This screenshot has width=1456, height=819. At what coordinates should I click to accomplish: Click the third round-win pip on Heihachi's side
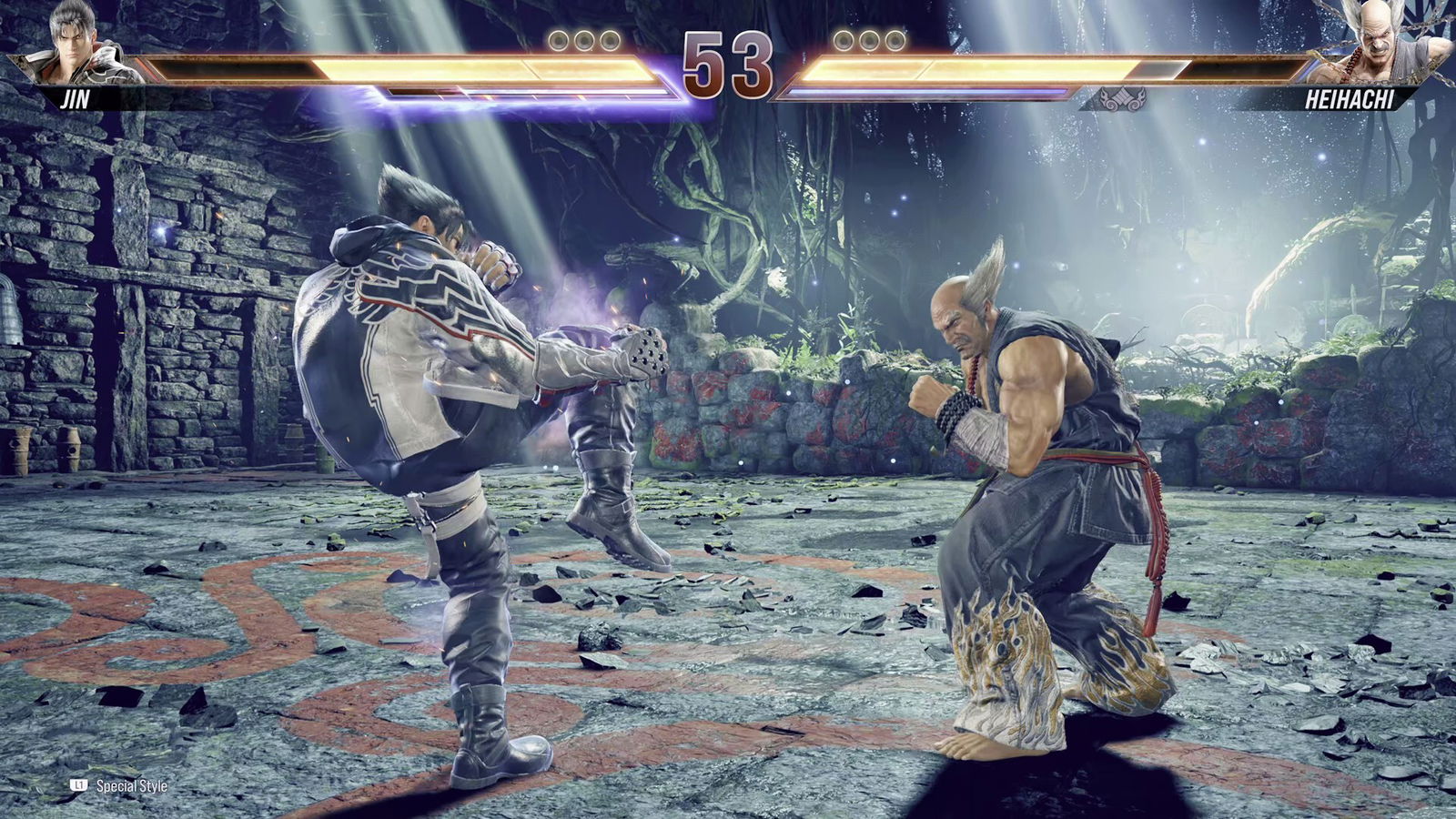click(893, 40)
